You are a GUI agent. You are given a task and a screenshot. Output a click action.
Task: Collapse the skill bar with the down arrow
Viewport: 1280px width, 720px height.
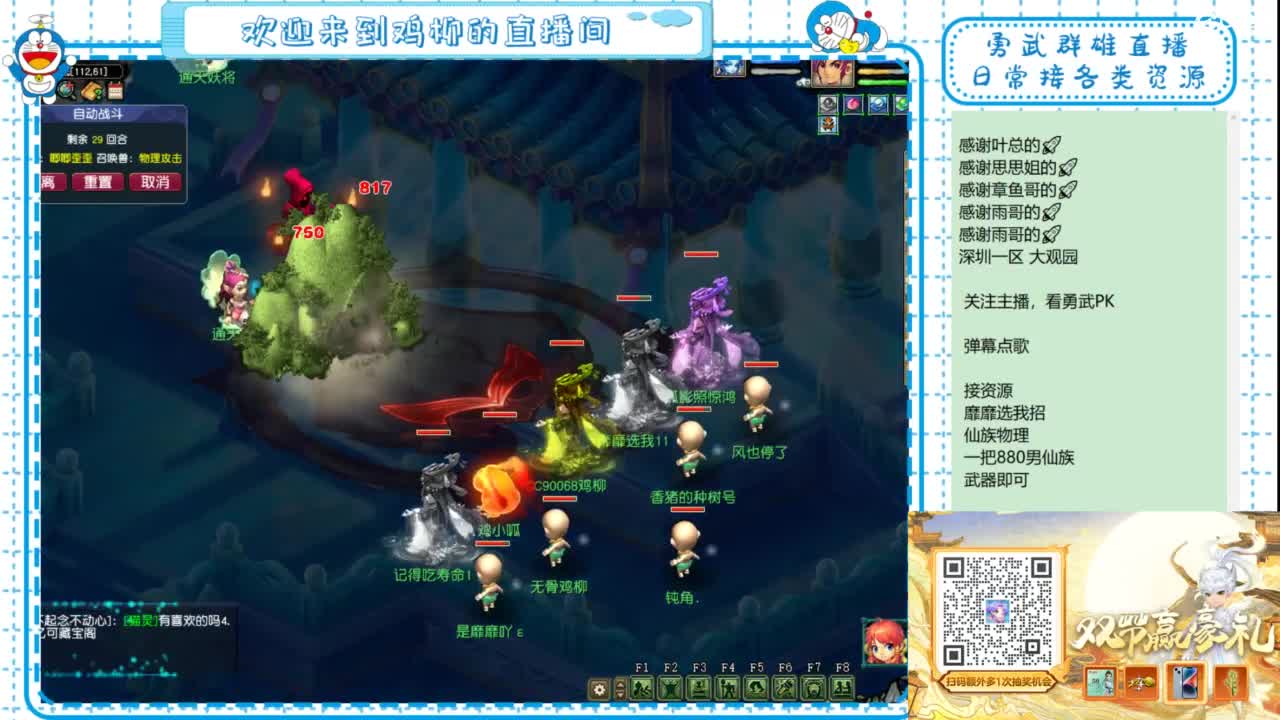[x=620, y=693]
